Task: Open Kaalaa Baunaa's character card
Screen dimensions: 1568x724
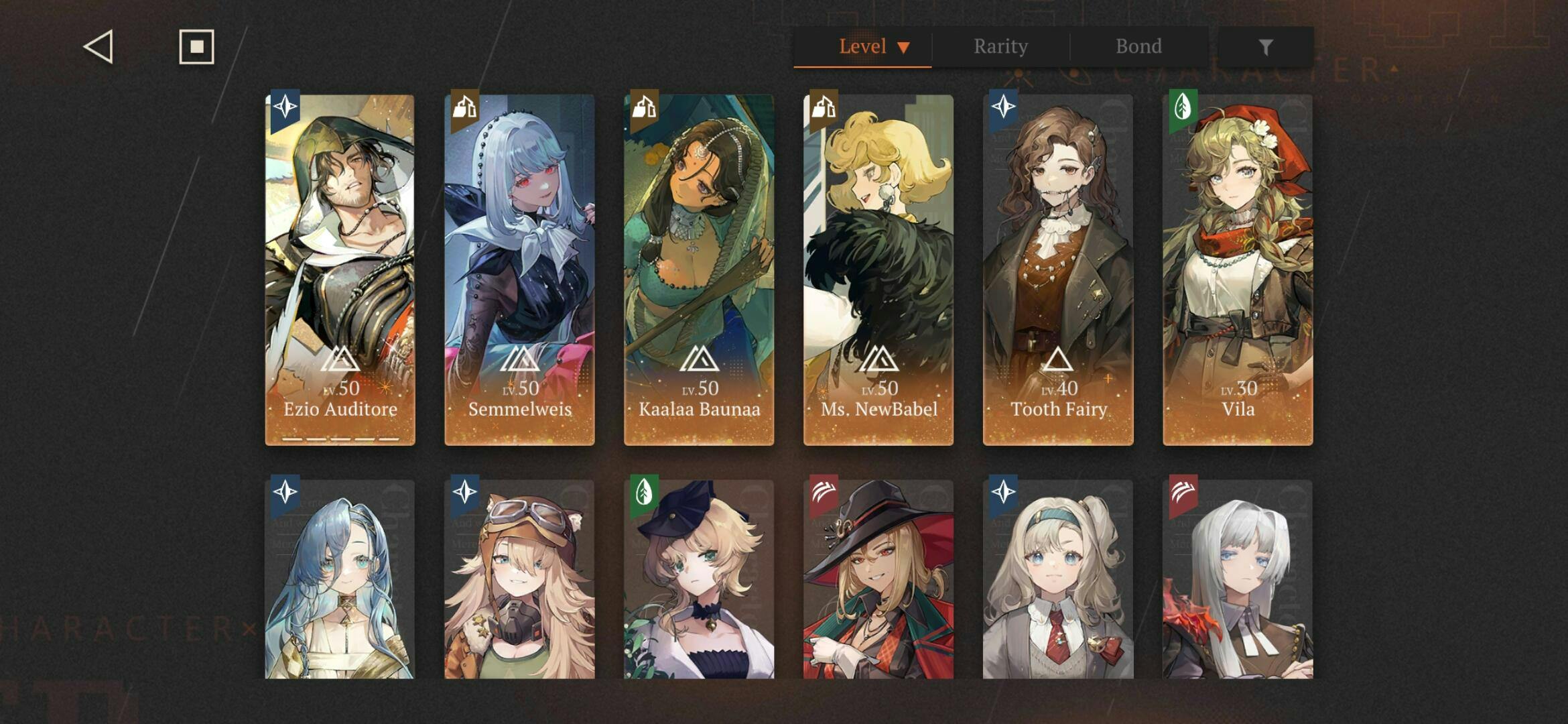Action: coord(699,269)
